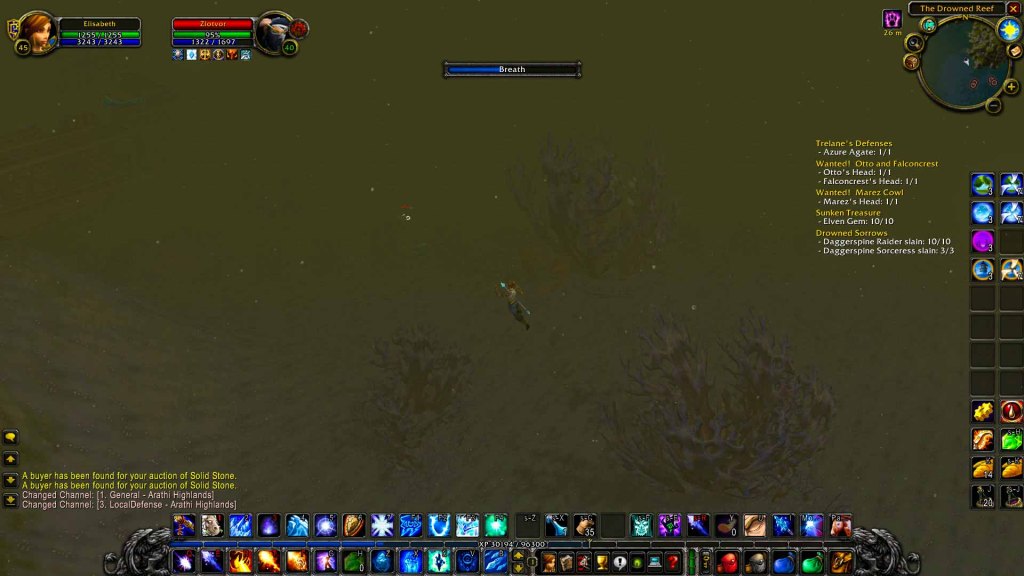
Task: Open the Sunken Treasure quest entry
Action: (x=848, y=213)
